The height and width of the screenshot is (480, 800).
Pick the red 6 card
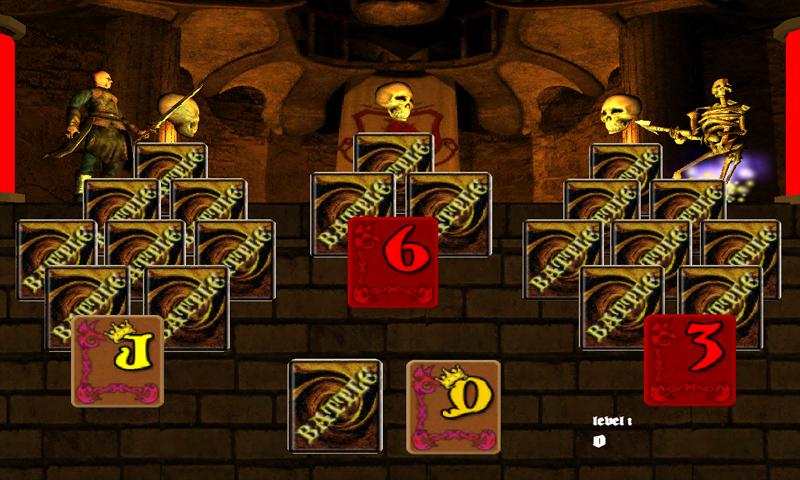(393, 262)
